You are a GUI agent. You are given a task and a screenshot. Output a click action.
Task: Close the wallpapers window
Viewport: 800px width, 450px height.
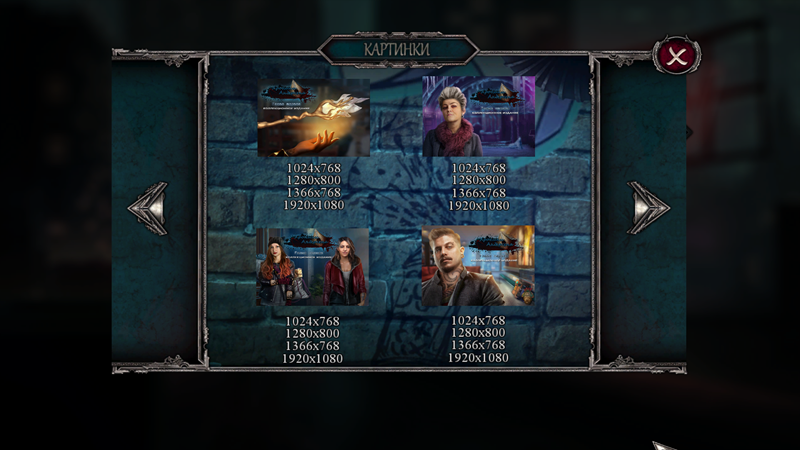(x=676, y=55)
